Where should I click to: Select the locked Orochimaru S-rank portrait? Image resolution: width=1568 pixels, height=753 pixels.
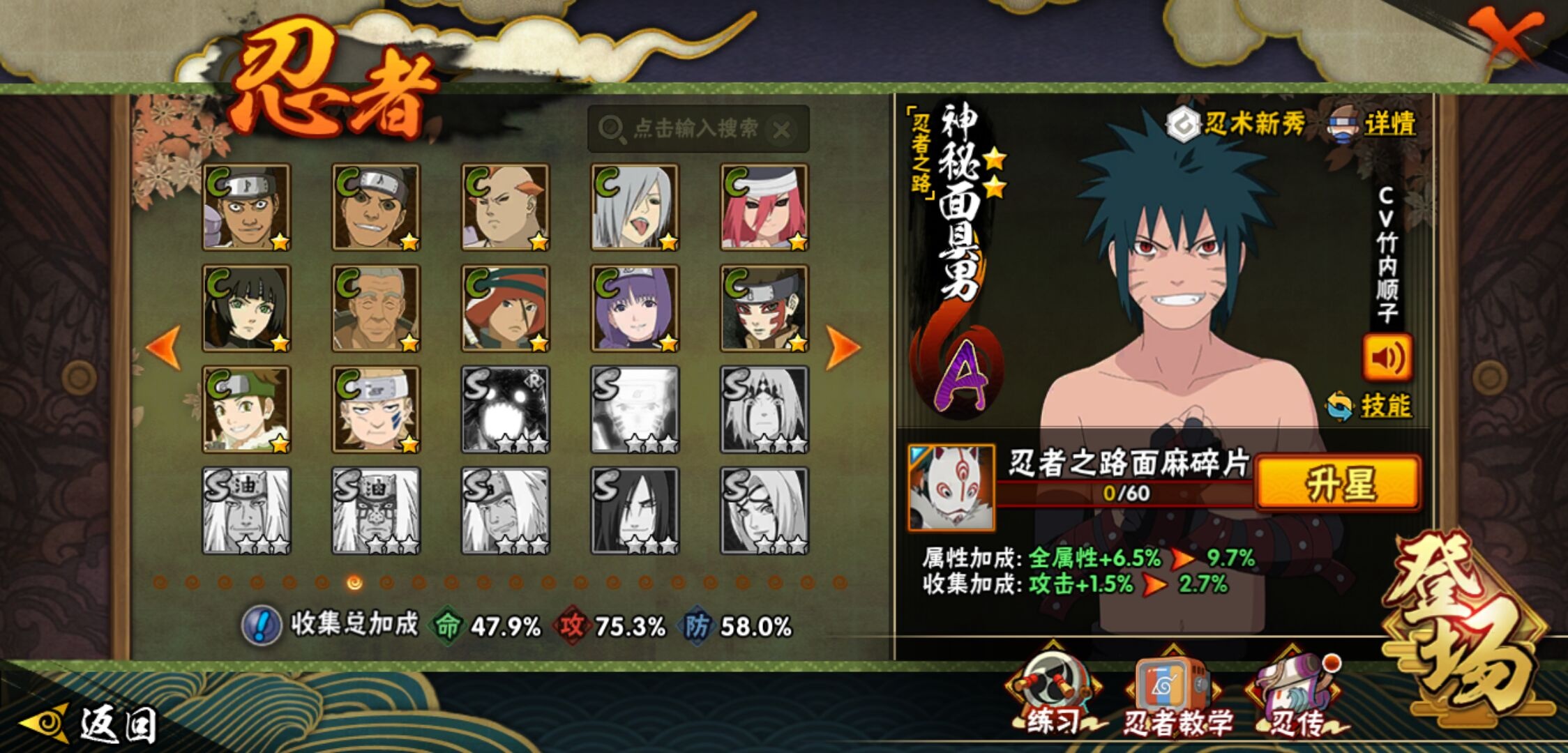tap(635, 510)
